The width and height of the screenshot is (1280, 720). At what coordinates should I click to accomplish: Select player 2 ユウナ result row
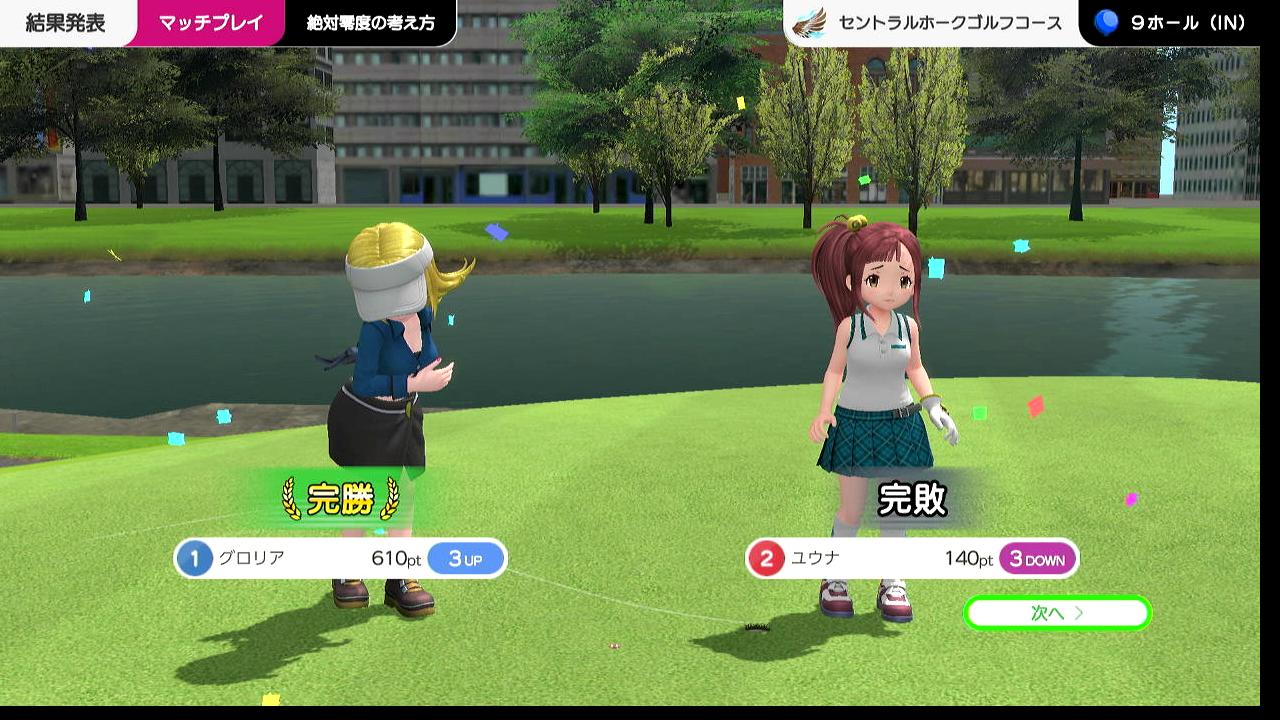pyautogui.click(x=911, y=558)
